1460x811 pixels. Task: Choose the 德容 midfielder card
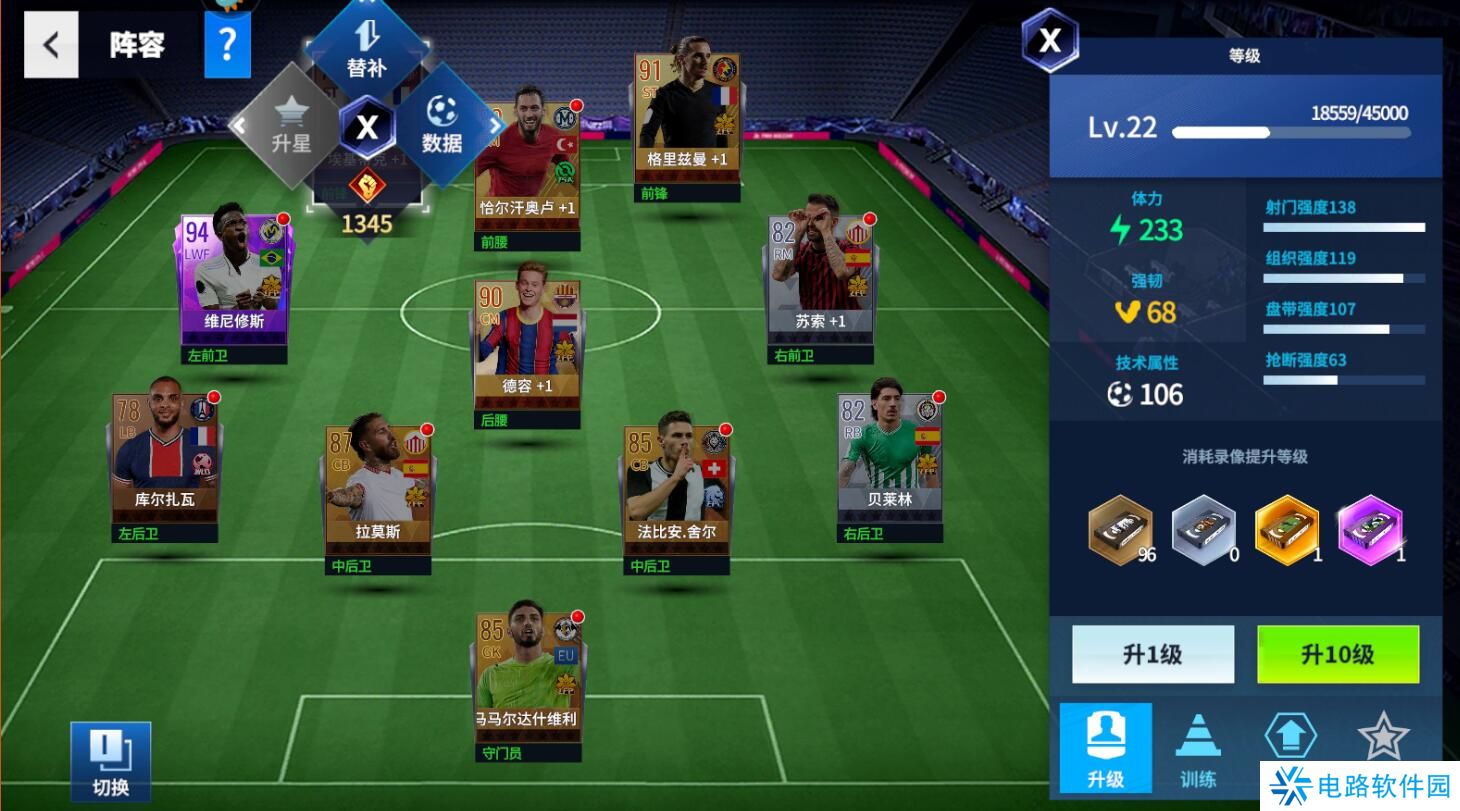pos(527,342)
